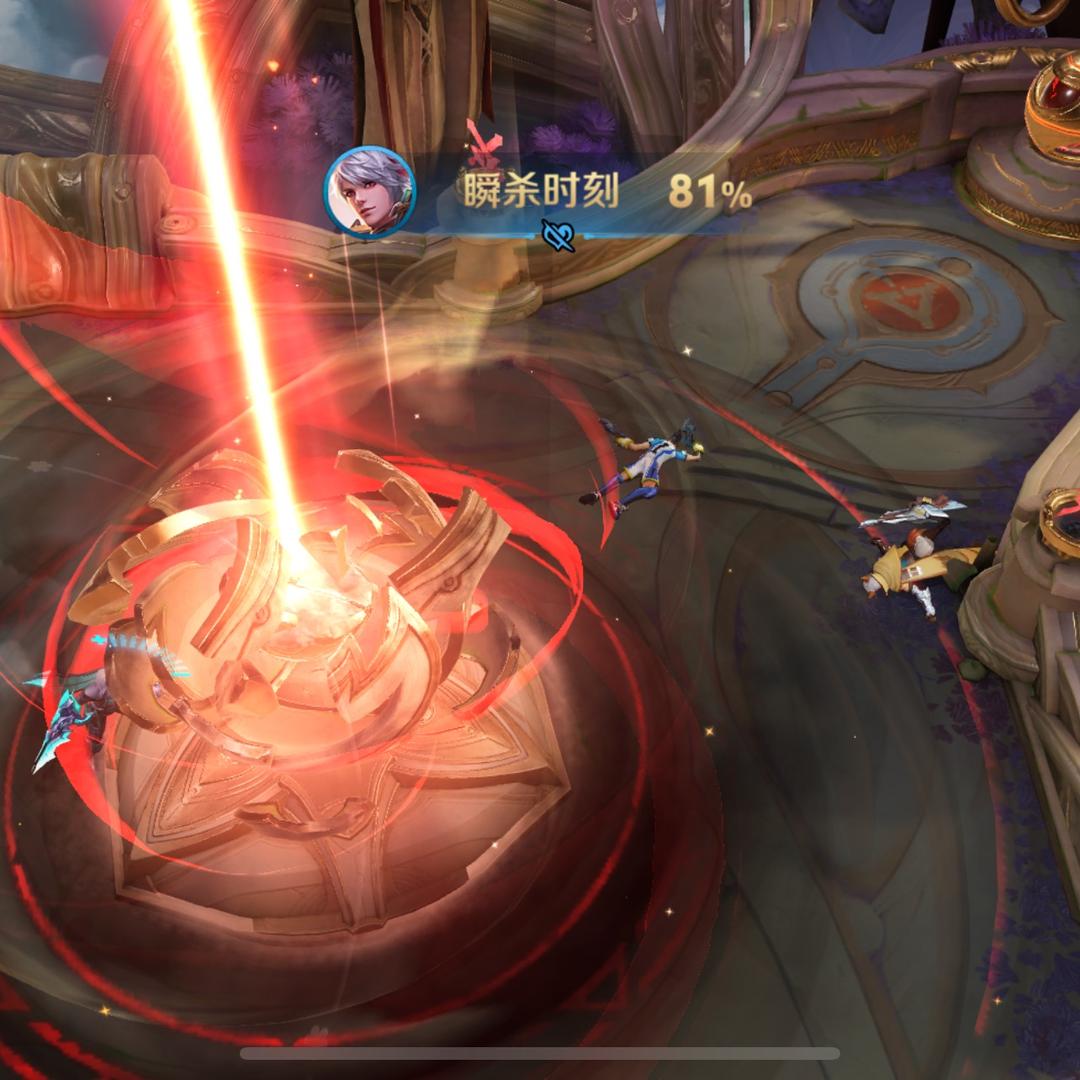Tap the silver-haired hero portrait
This screenshot has width=1080, height=1080.
[369, 193]
